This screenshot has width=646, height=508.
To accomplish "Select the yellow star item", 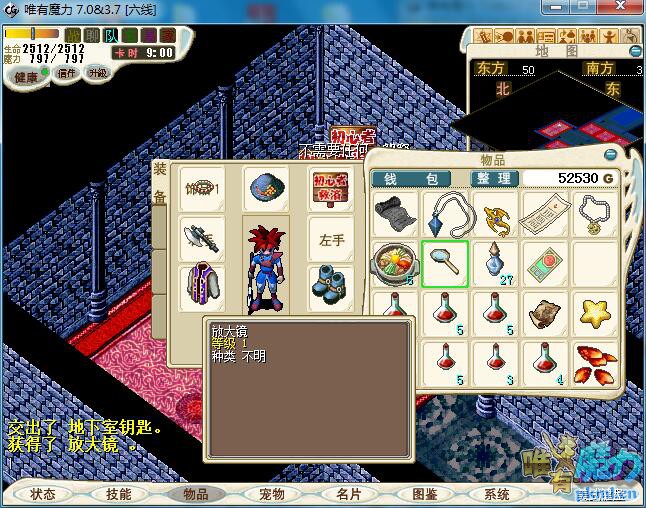I will pos(595,312).
